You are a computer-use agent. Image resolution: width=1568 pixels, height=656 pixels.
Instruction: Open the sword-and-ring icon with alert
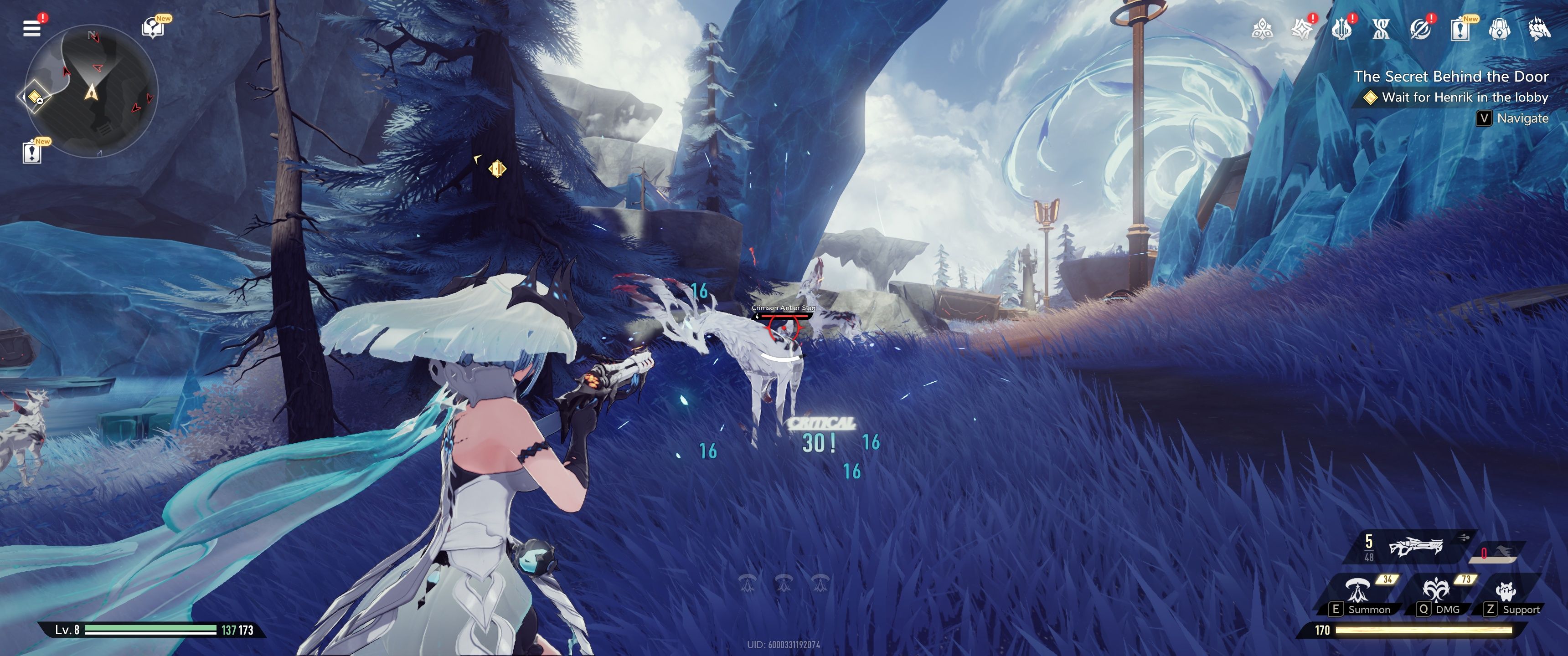coord(1420,29)
